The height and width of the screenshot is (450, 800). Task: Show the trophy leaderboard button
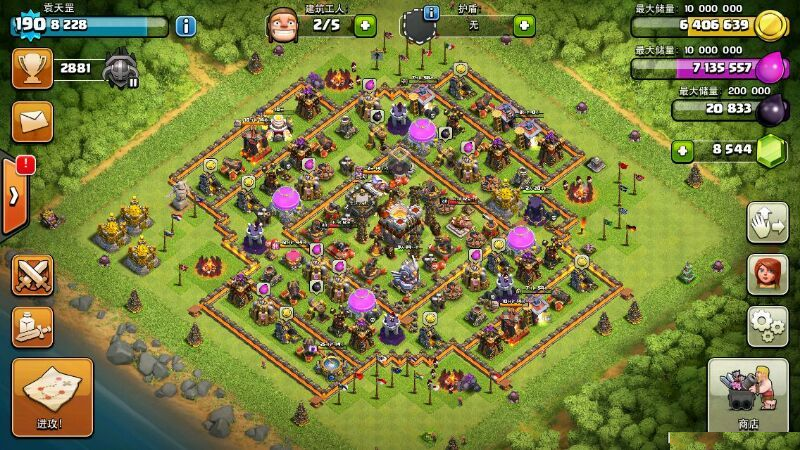click(x=32, y=68)
